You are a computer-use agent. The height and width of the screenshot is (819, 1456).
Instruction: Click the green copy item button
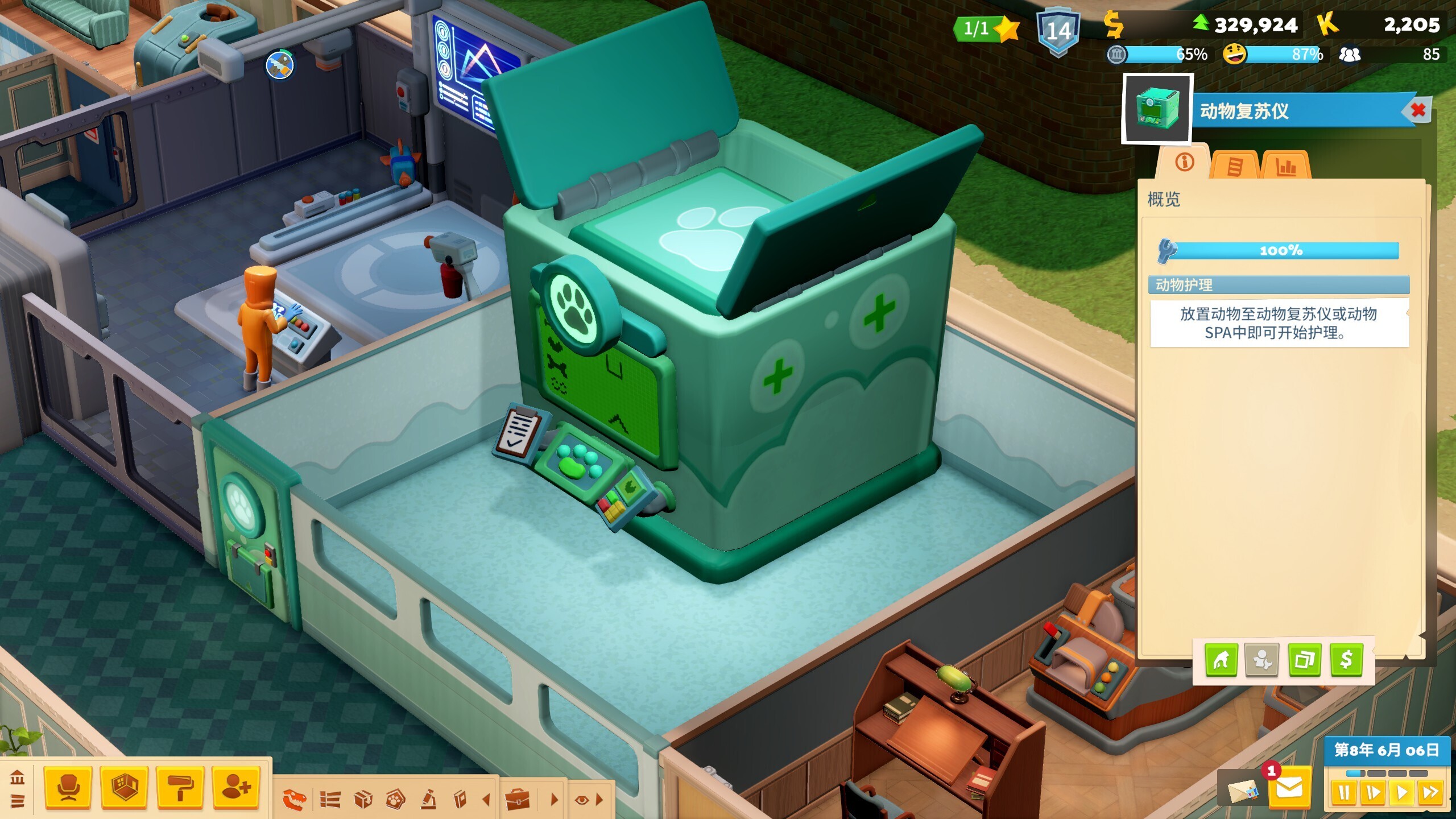pyautogui.click(x=1304, y=660)
